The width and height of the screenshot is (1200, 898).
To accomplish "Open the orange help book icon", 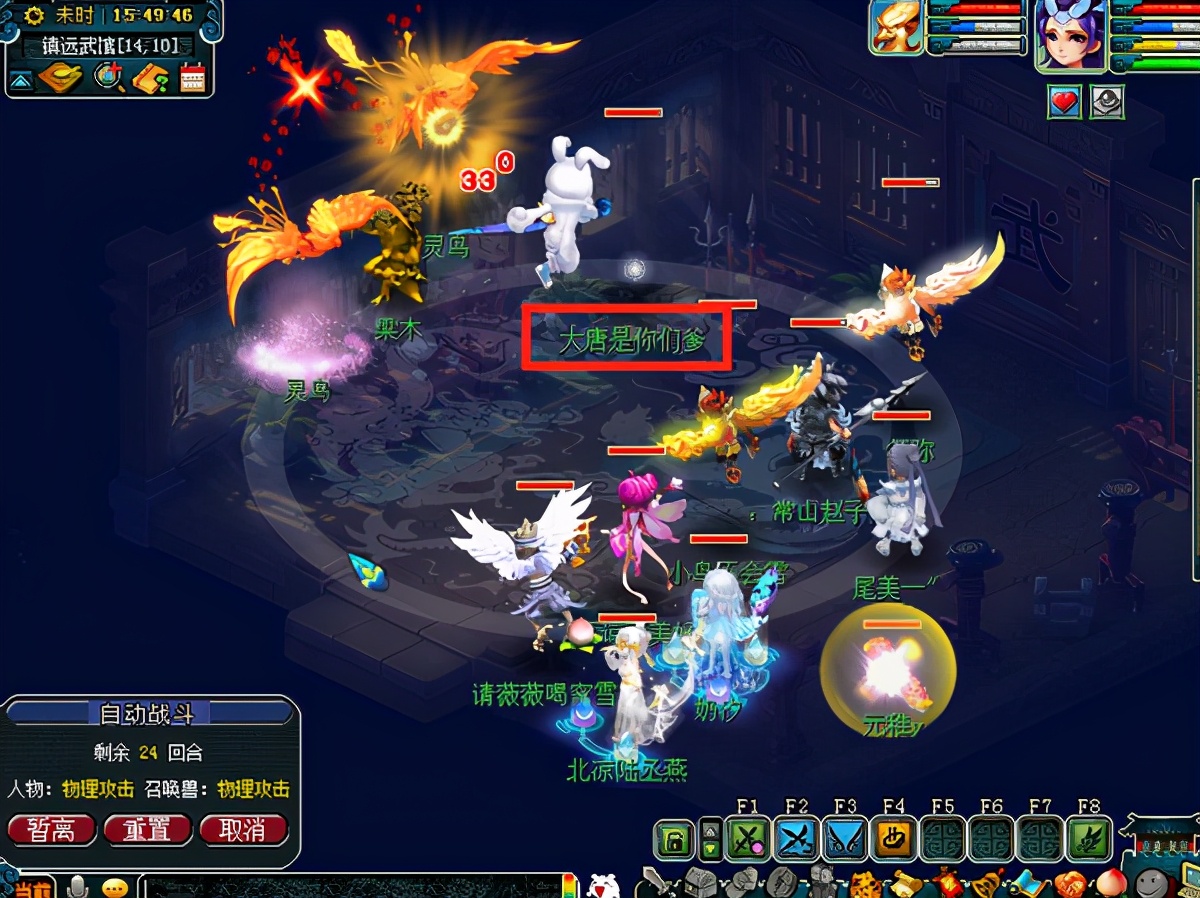I will [149, 77].
